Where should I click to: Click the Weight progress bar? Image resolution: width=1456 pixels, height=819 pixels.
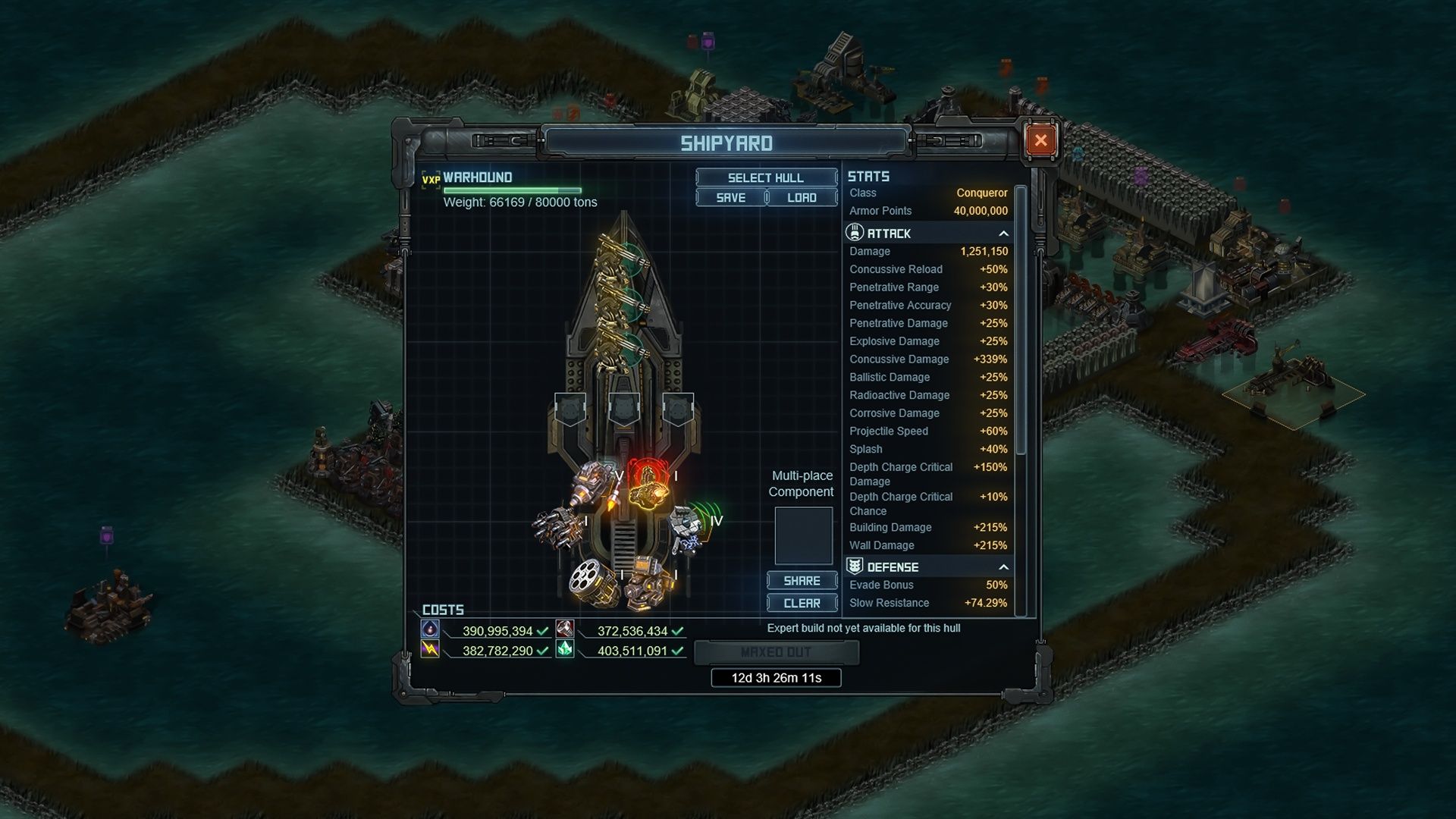(513, 190)
